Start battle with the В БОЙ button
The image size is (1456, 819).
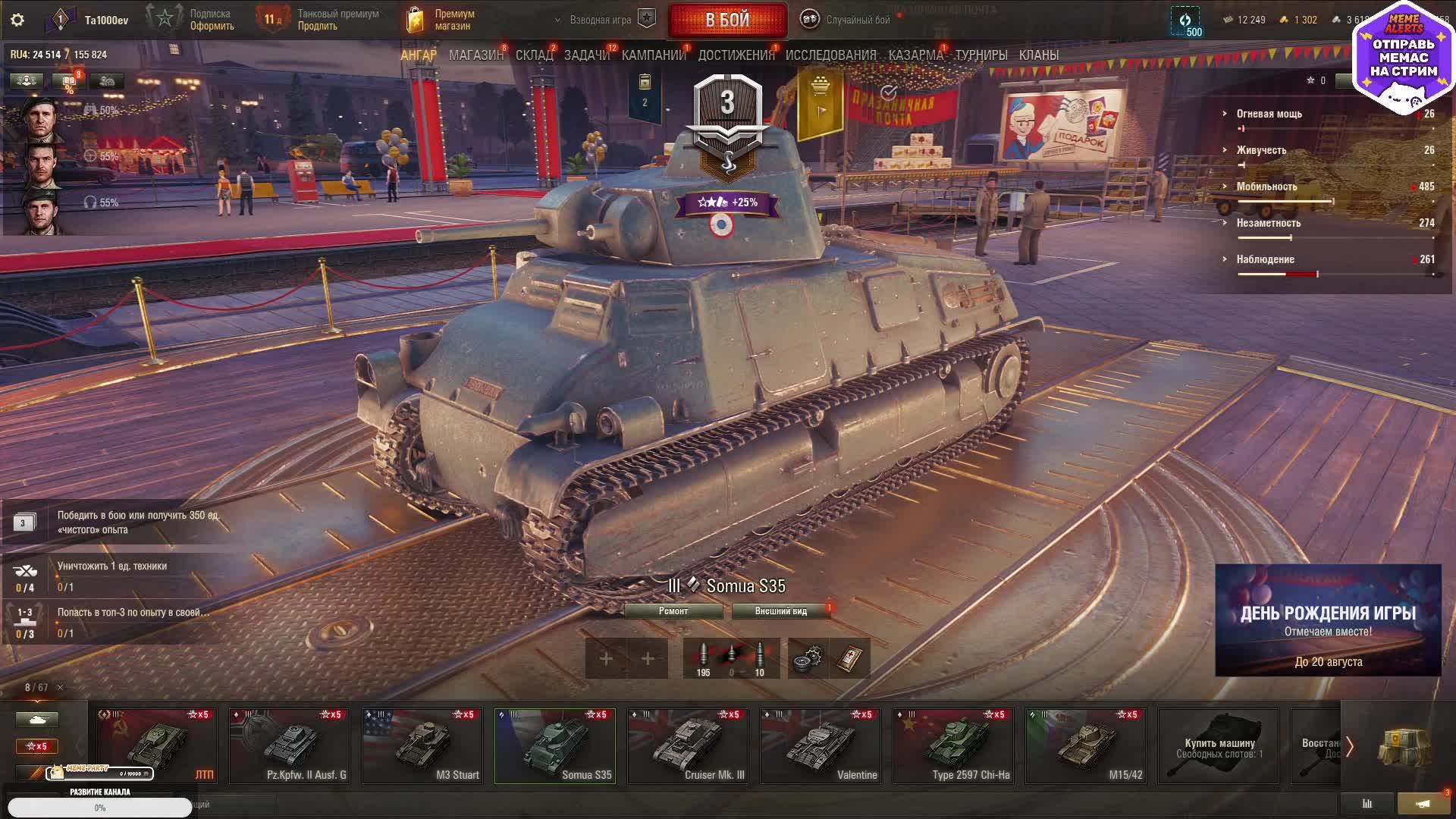pyautogui.click(x=727, y=20)
